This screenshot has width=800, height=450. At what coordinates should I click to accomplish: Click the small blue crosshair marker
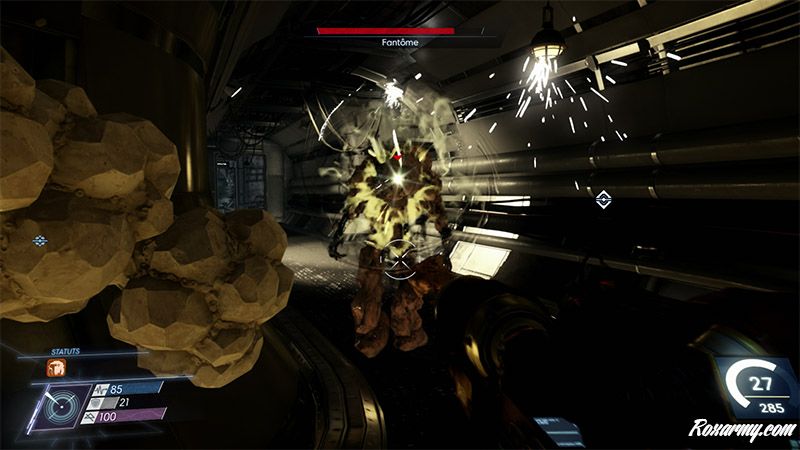(x=40, y=241)
